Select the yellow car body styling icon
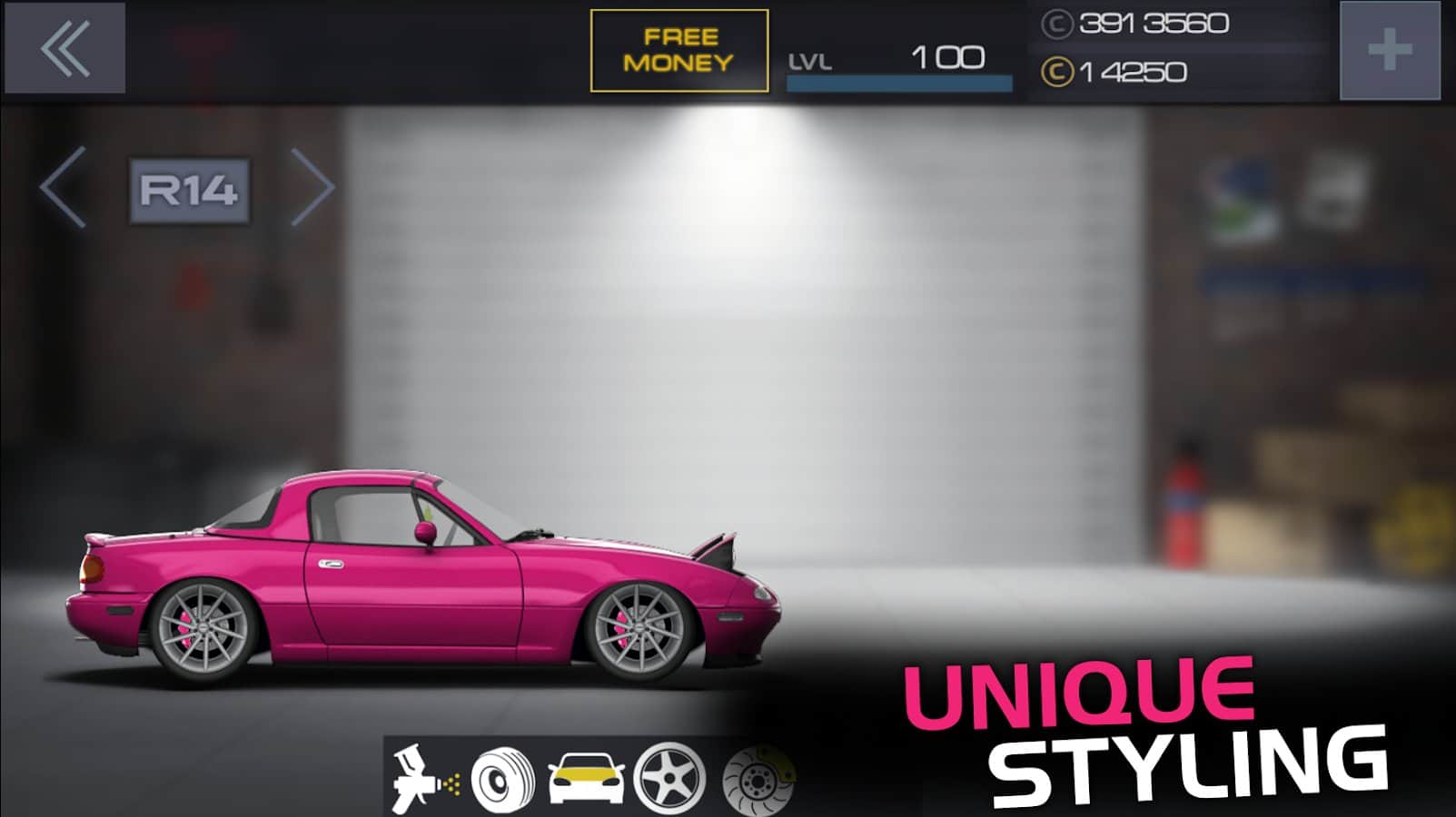Viewport: 1456px width, 817px height. [586, 778]
